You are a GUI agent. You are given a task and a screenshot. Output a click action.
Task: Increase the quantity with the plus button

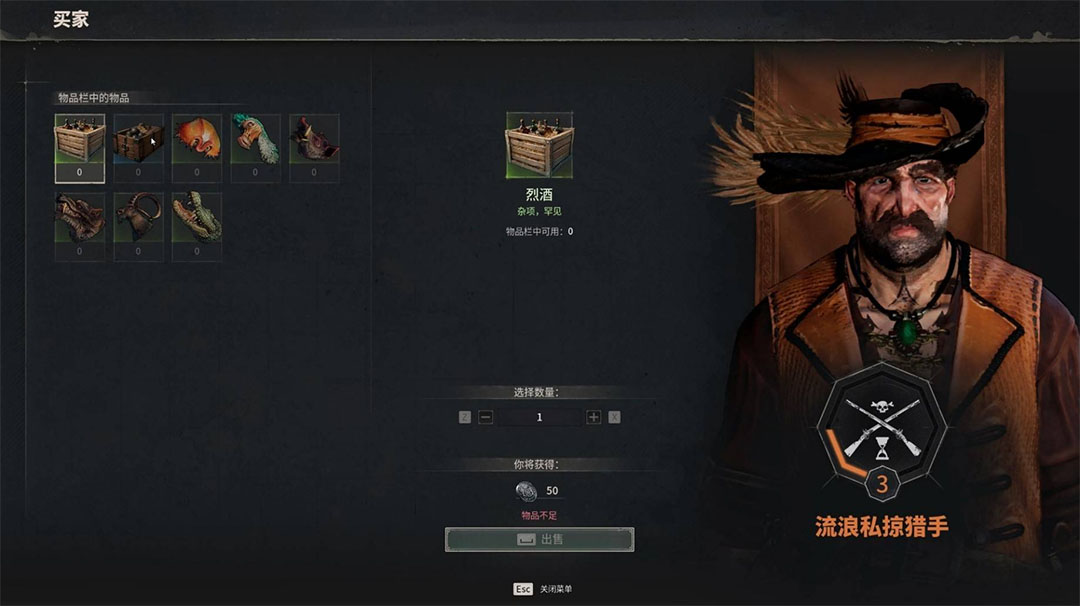(594, 417)
